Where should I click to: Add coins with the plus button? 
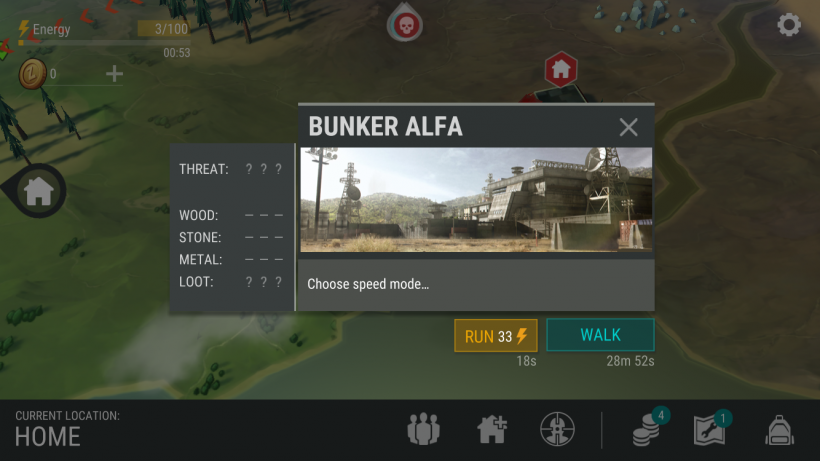pos(115,73)
